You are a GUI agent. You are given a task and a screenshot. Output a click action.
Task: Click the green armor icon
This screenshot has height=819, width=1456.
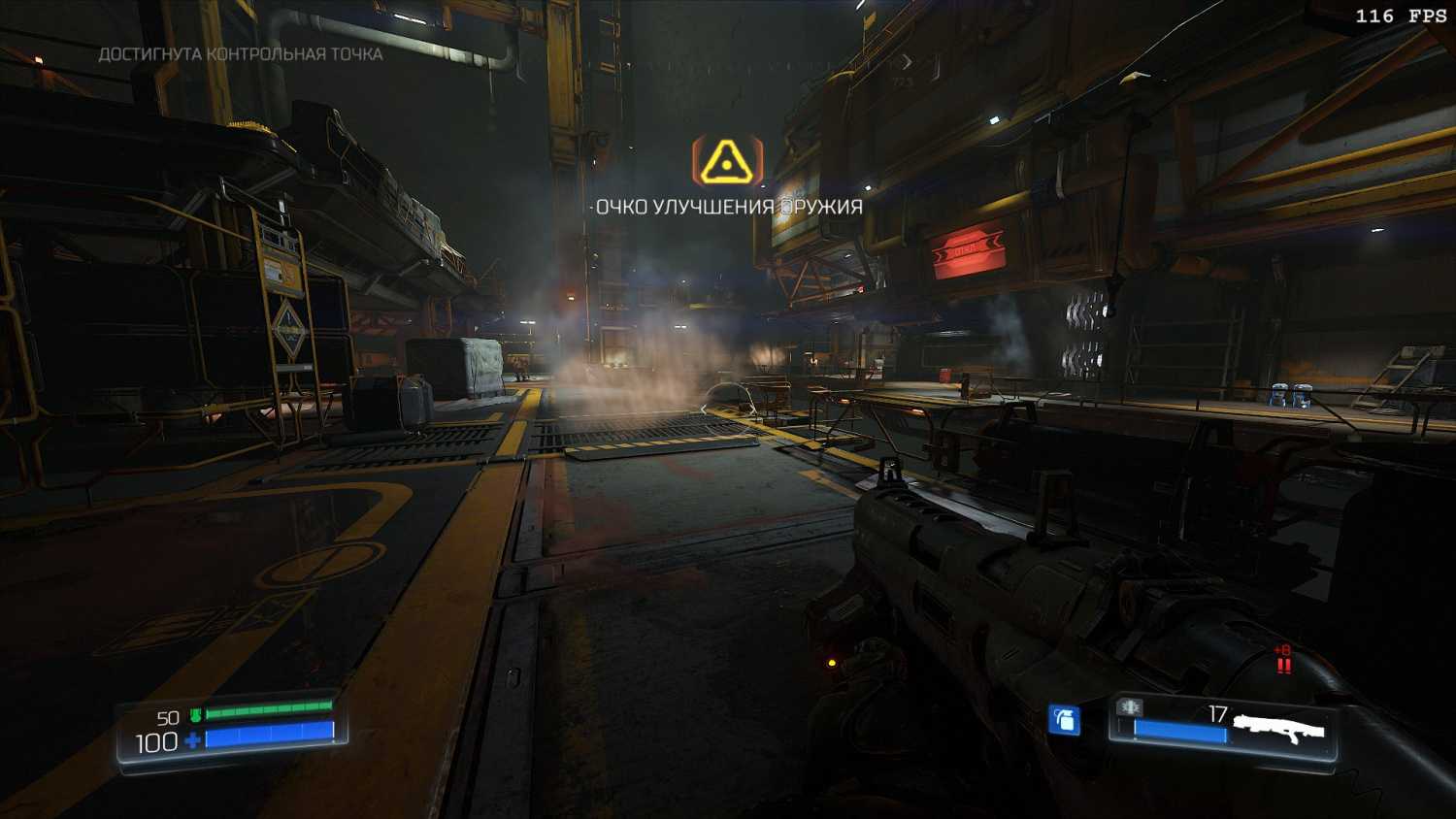[195, 716]
